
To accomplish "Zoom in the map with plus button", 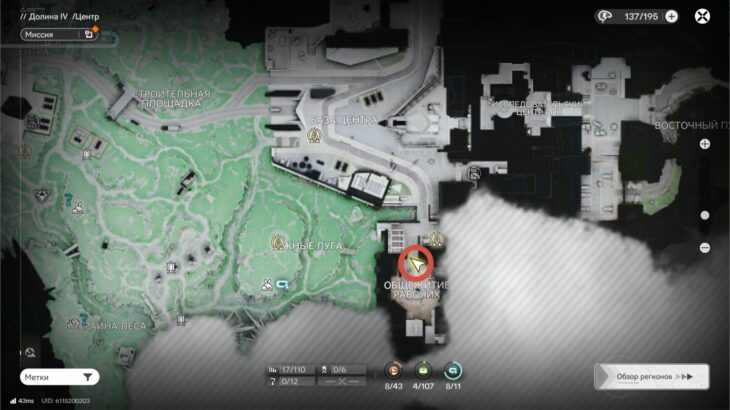I will click(x=705, y=144).
